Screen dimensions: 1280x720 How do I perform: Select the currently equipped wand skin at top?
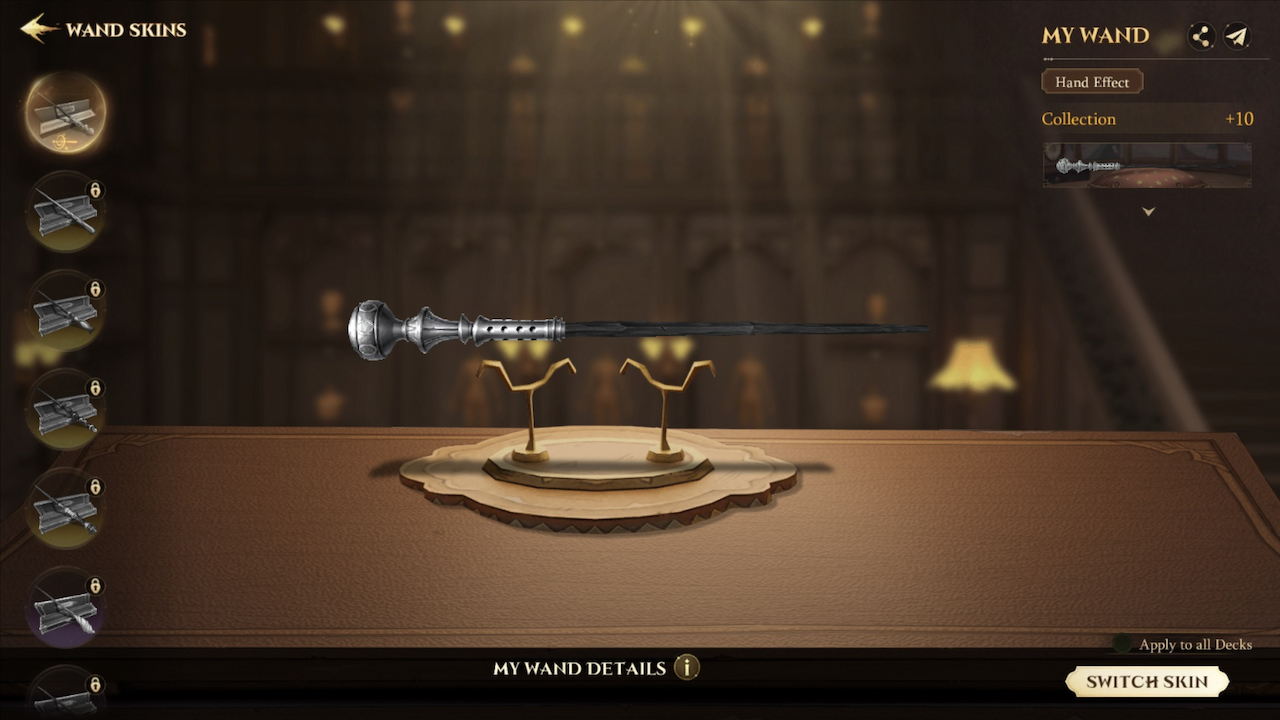coord(64,112)
